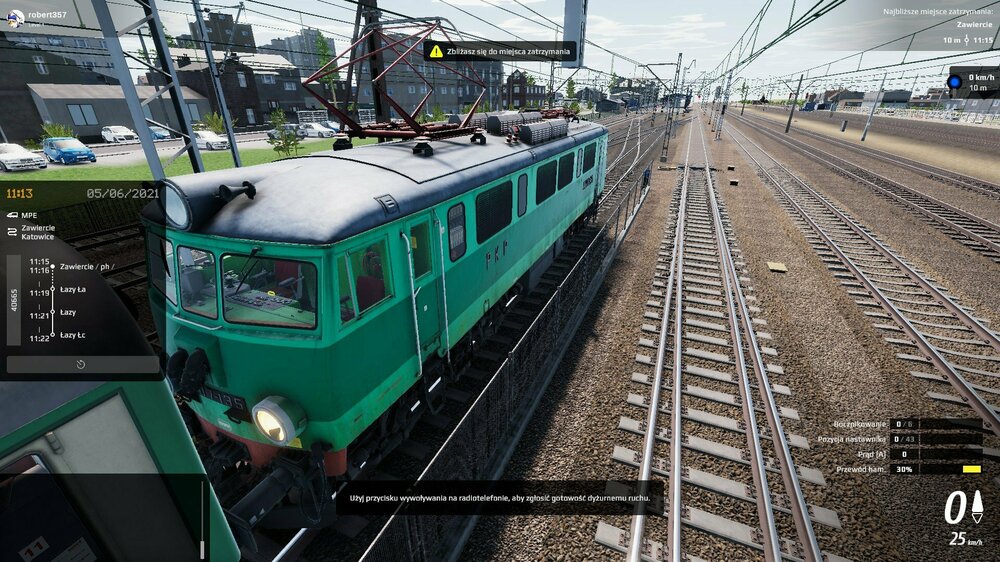
Task: Click the robert357 player name
Action: pos(47,16)
